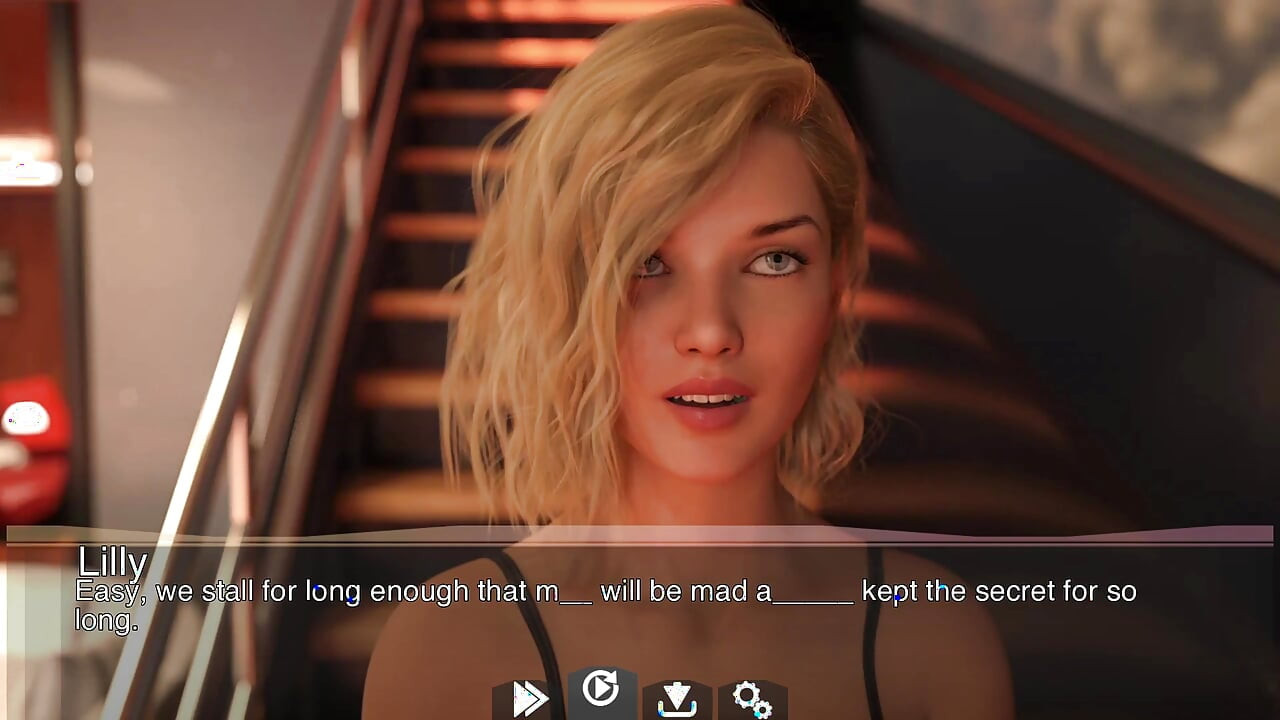Open the save menu via download-arrow icon

point(677,698)
